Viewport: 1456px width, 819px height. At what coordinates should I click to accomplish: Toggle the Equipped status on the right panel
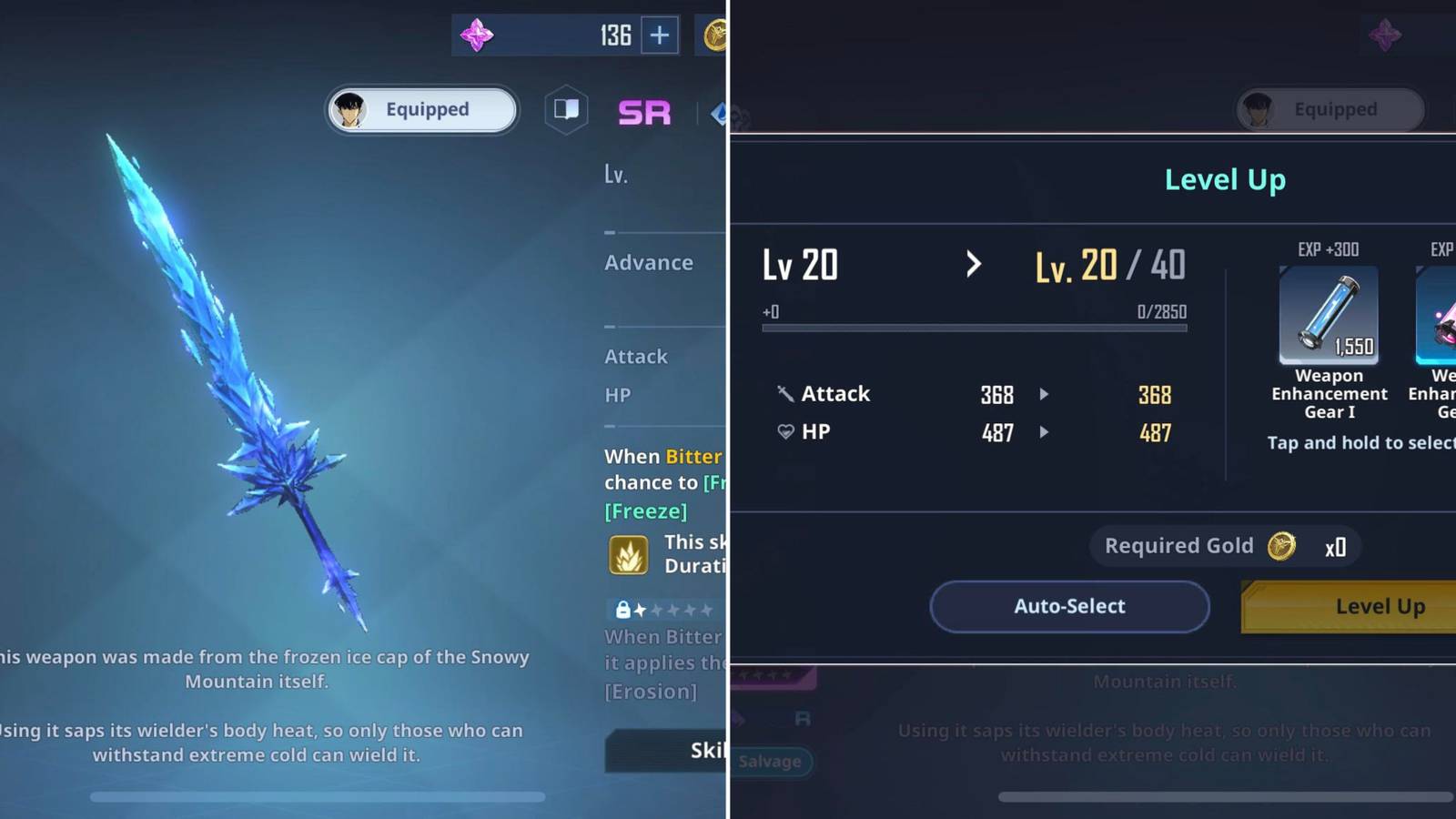(x=1330, y=109)
